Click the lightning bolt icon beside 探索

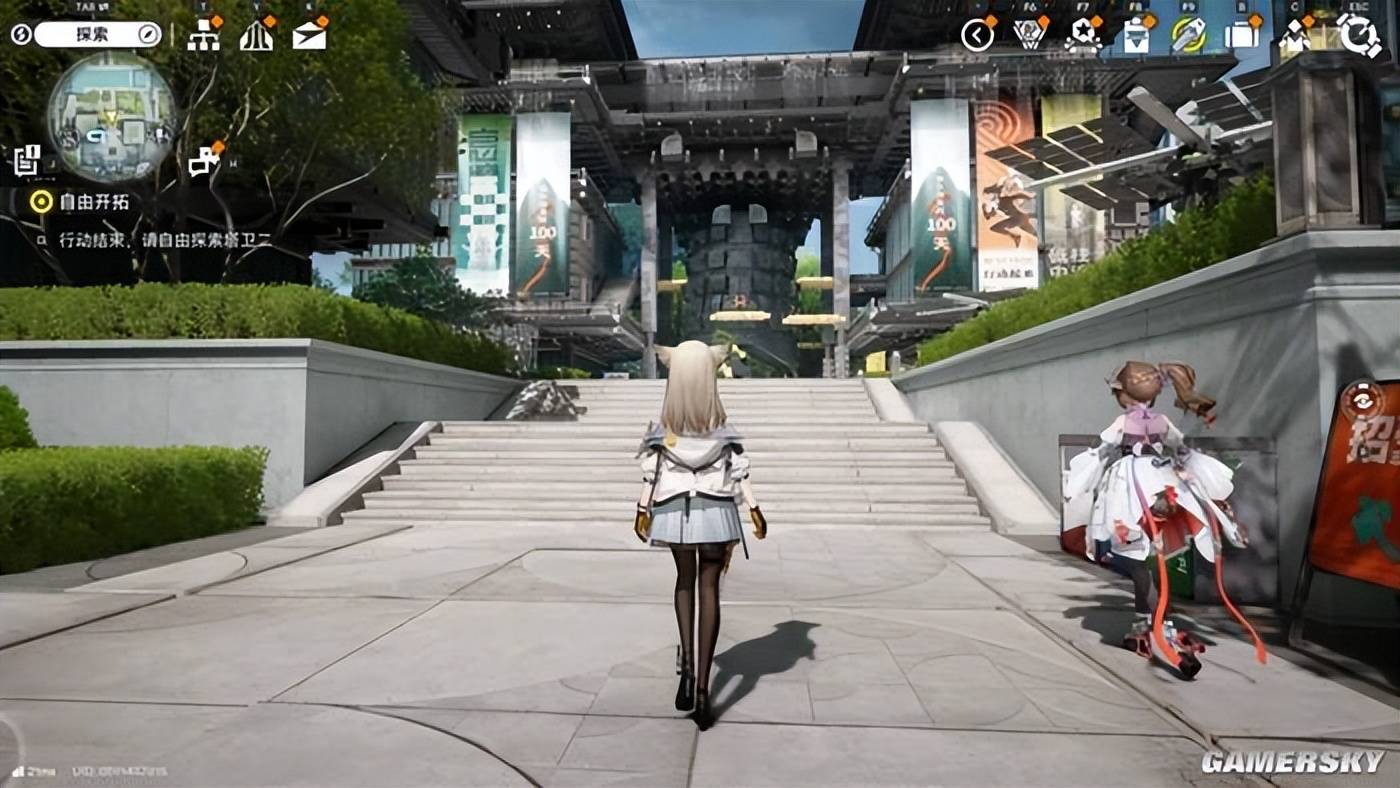(x=21, y=34)
